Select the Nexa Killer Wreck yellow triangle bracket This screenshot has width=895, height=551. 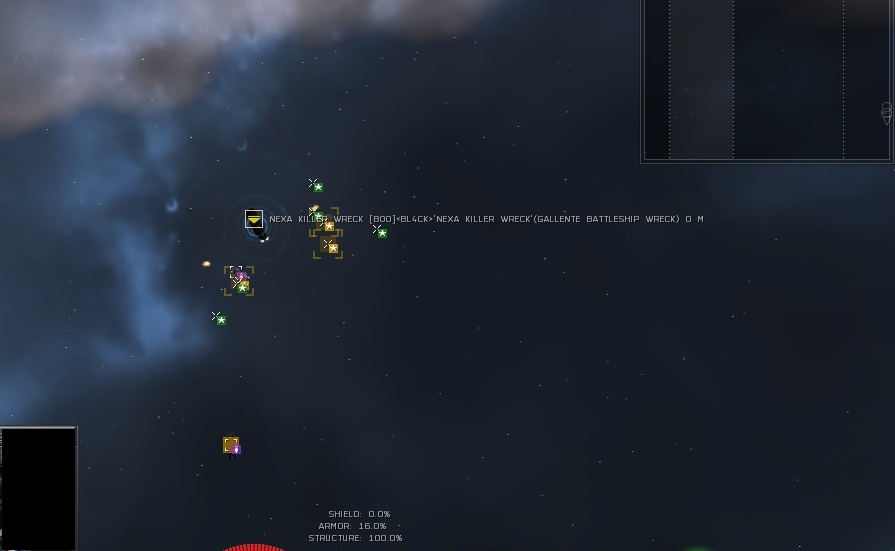pyautogui.click(x=254, y=219)
